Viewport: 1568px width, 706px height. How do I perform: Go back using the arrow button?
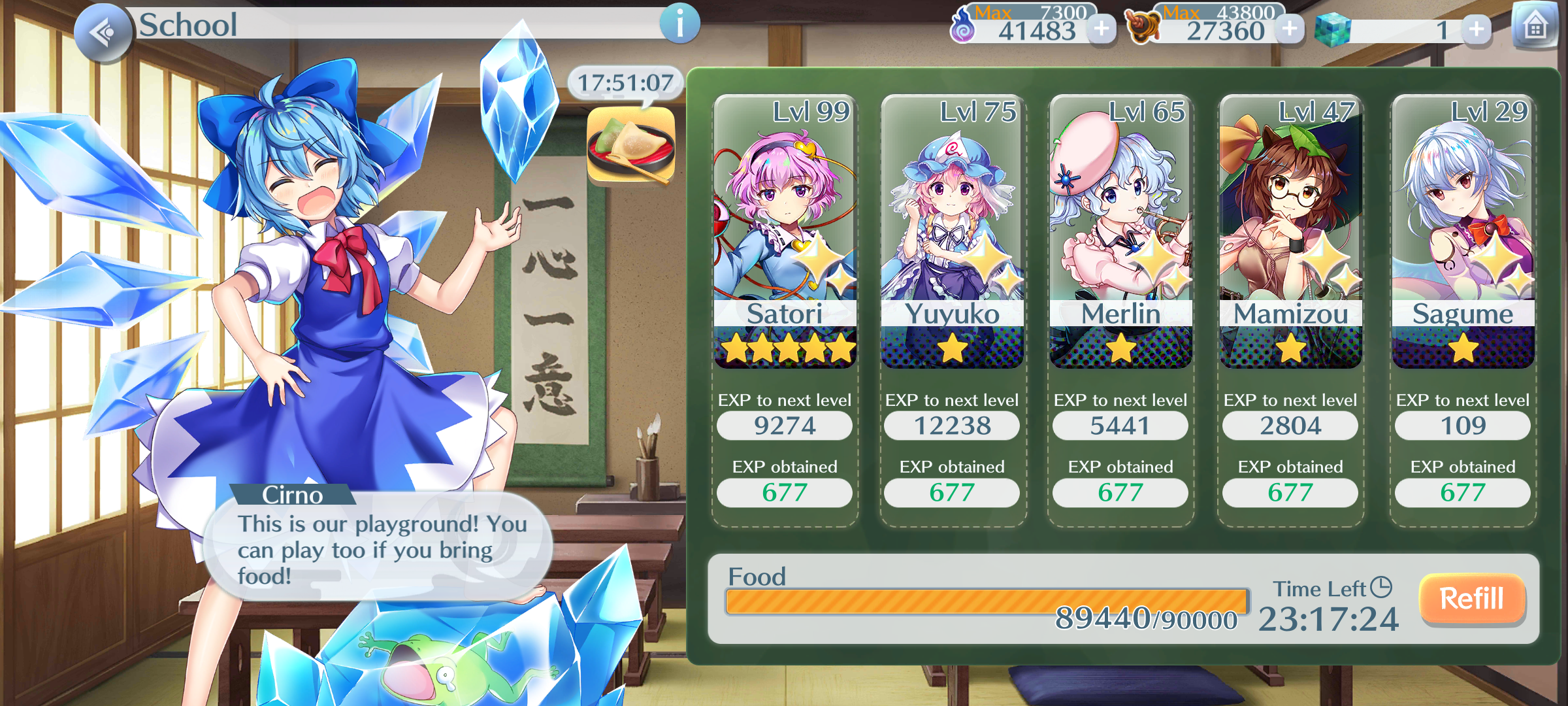click(103, 31)
